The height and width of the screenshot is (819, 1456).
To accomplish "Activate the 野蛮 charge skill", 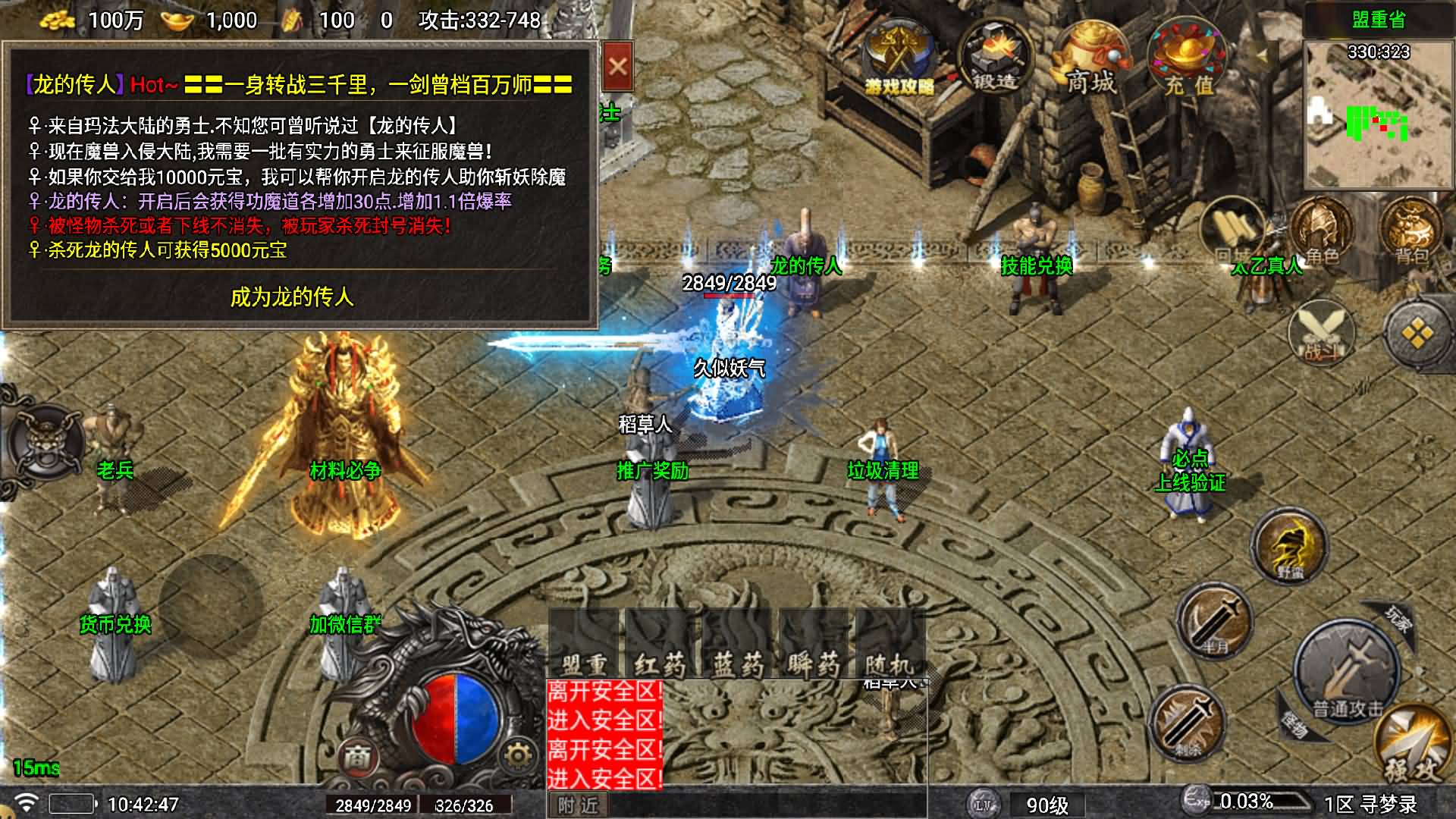I will click(1289, 546).
